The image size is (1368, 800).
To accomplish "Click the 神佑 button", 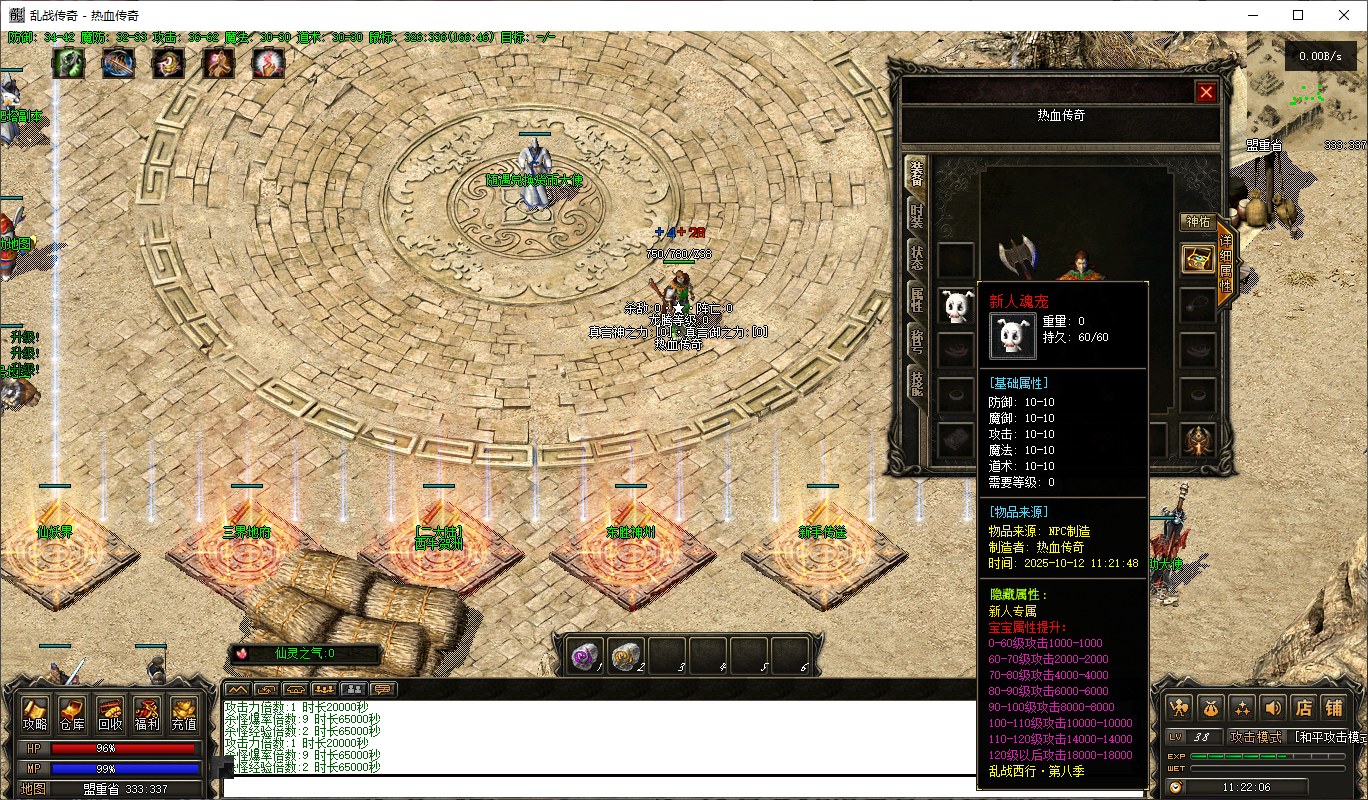I will point(1197,221).
